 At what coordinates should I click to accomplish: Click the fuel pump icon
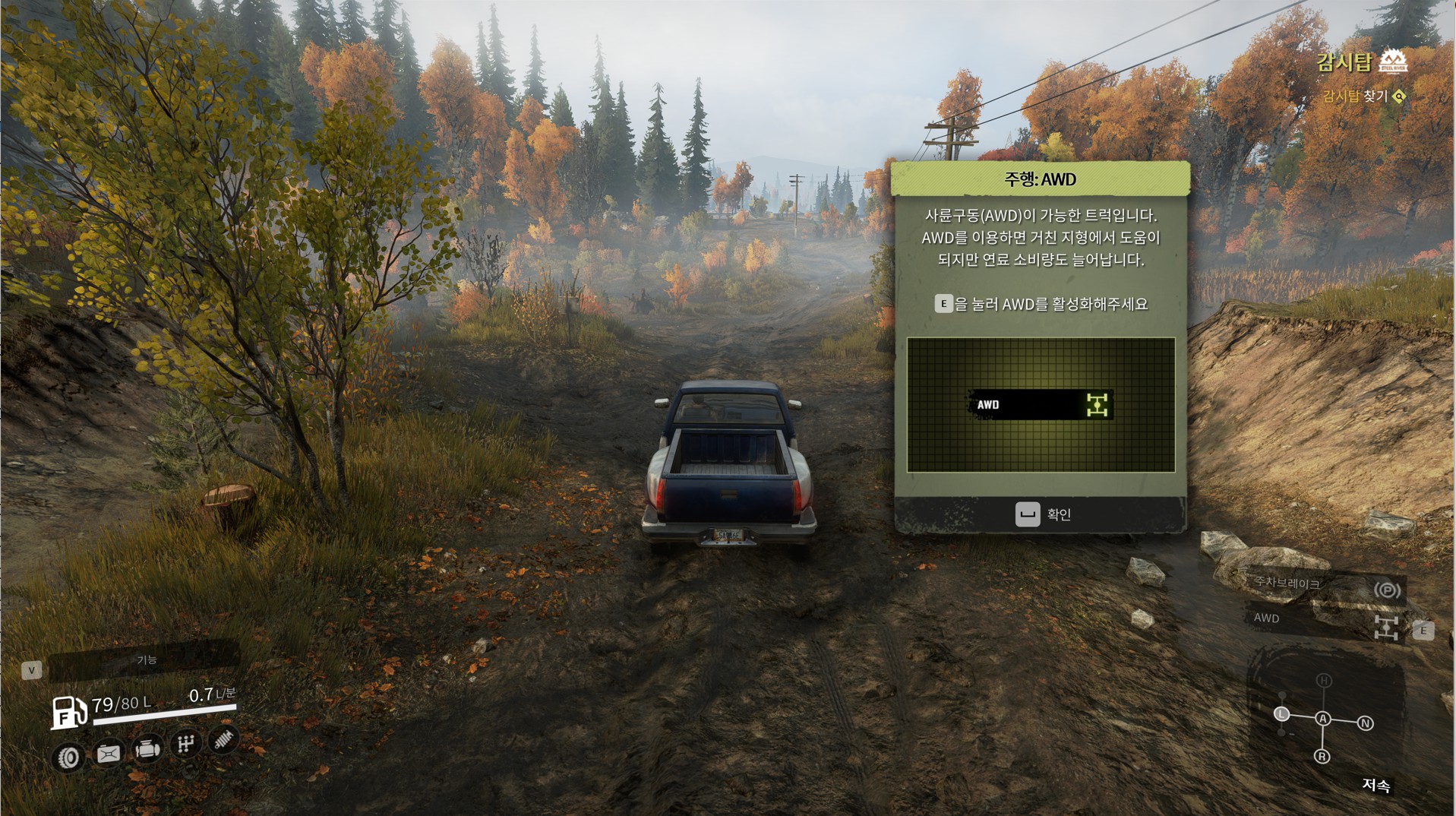click(x=68, y=712)
